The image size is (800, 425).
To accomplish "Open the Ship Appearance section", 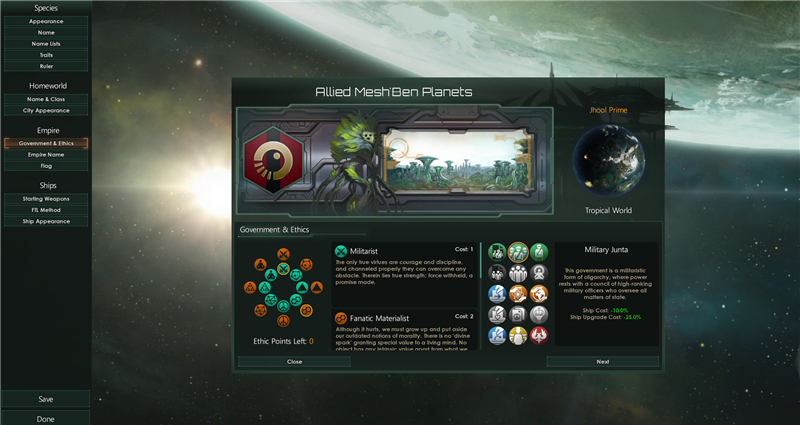I will 46,221.
